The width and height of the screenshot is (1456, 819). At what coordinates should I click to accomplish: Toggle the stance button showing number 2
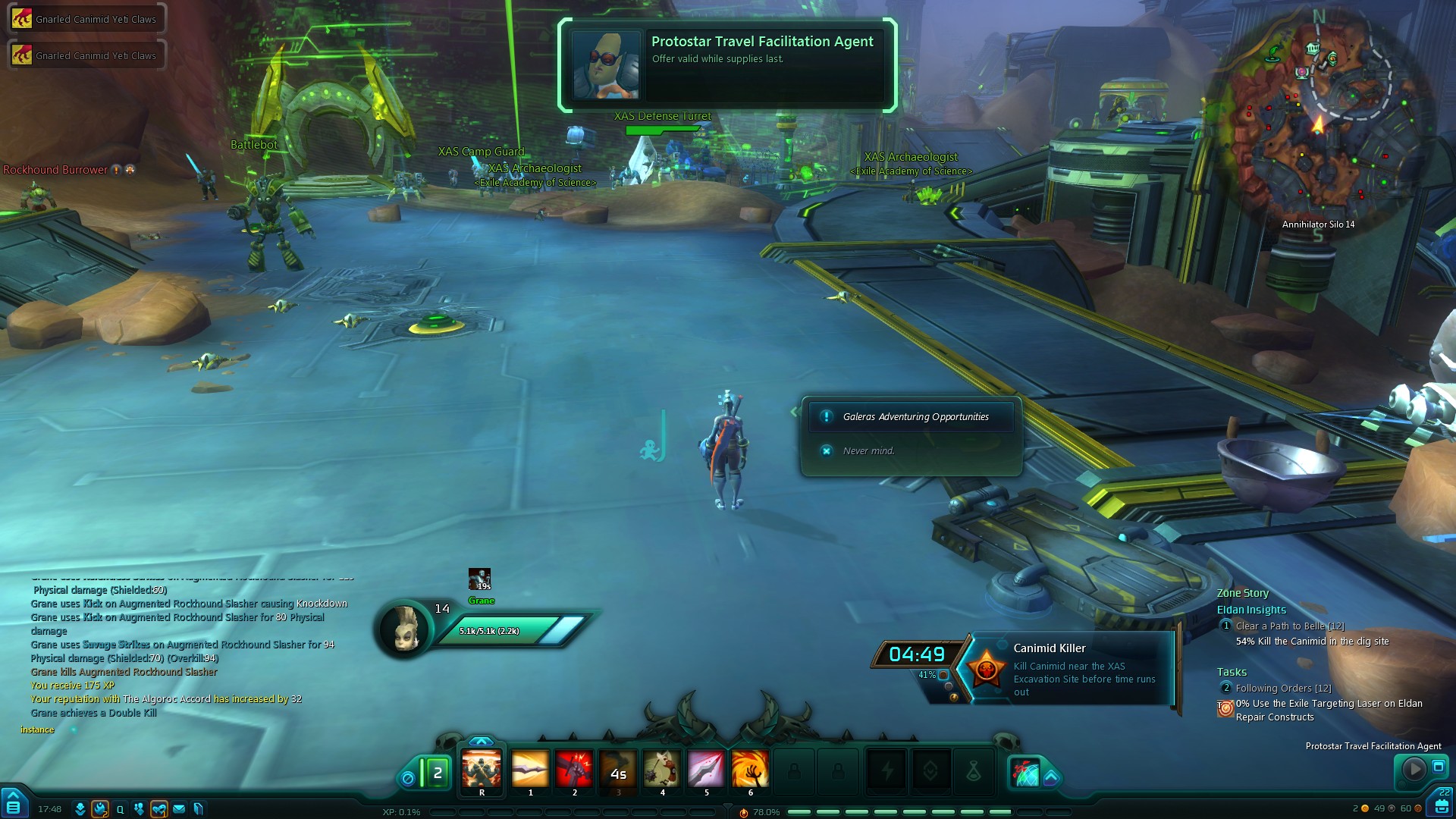[x=437, y=773]
